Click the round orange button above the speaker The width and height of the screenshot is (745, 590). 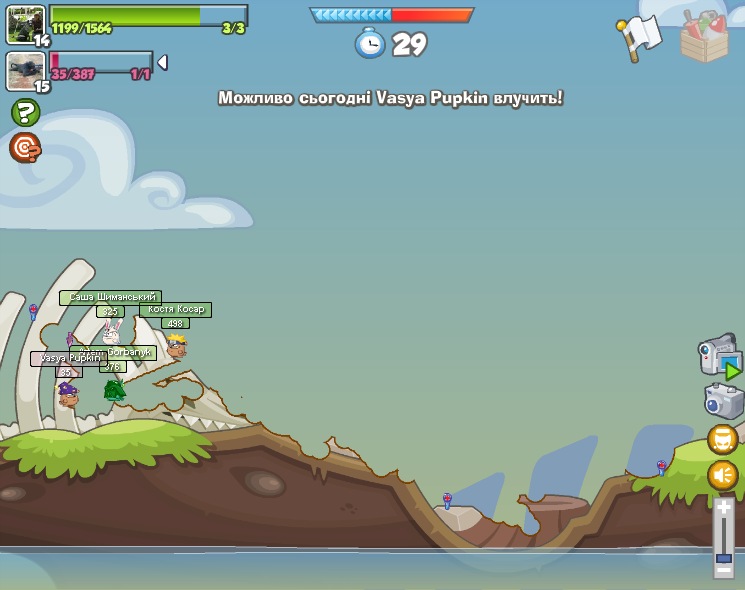723,439
